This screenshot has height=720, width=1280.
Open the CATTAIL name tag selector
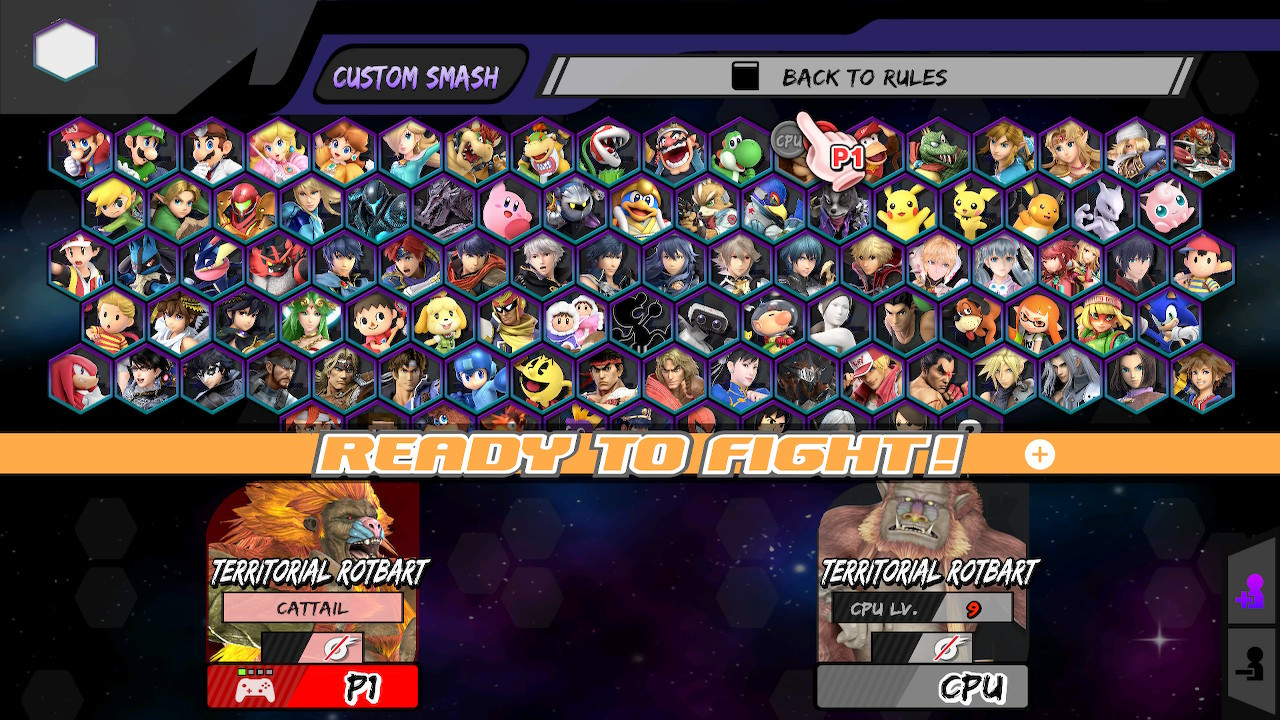coord(312,608)
